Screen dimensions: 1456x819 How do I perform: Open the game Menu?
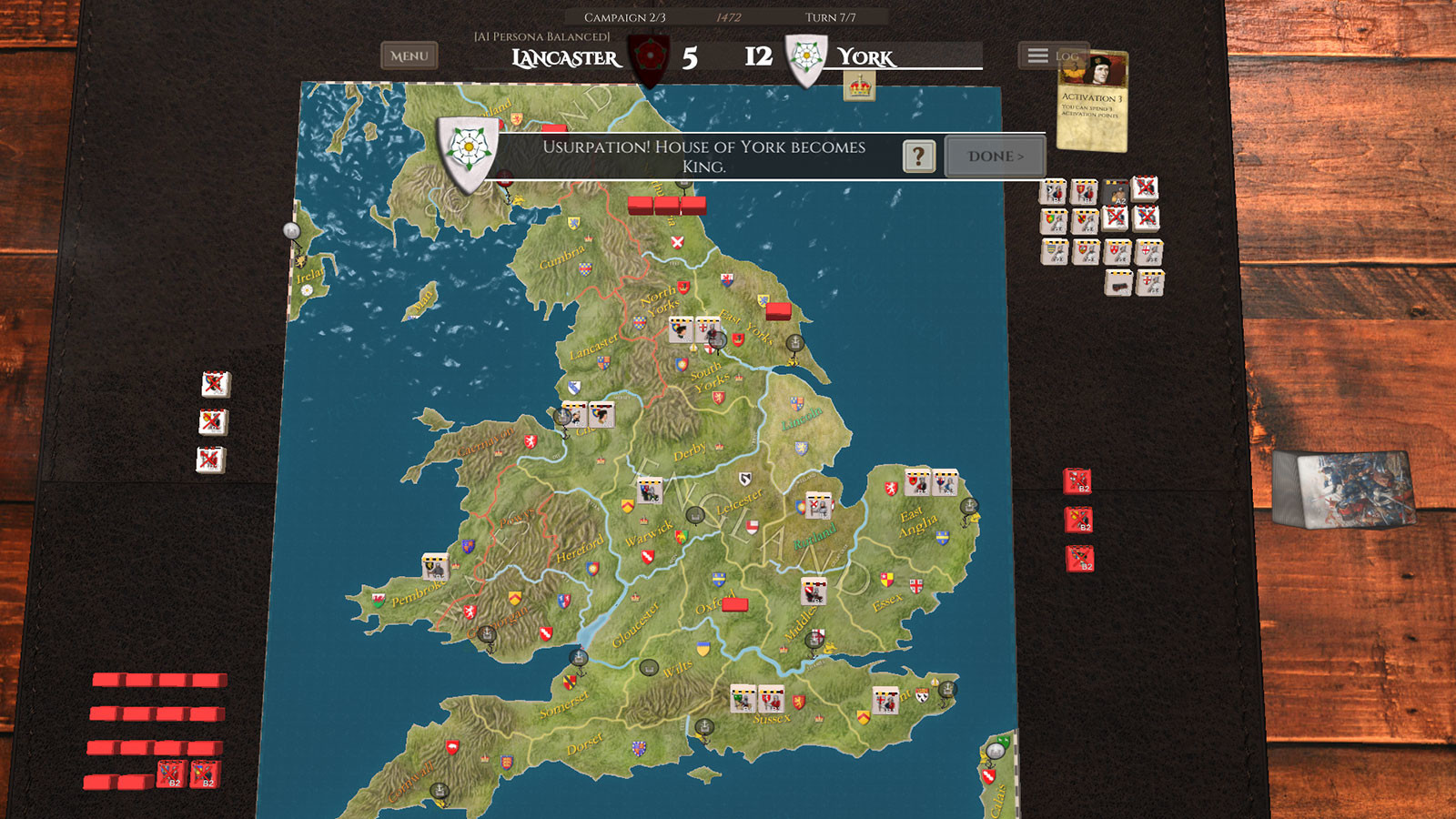409,56
